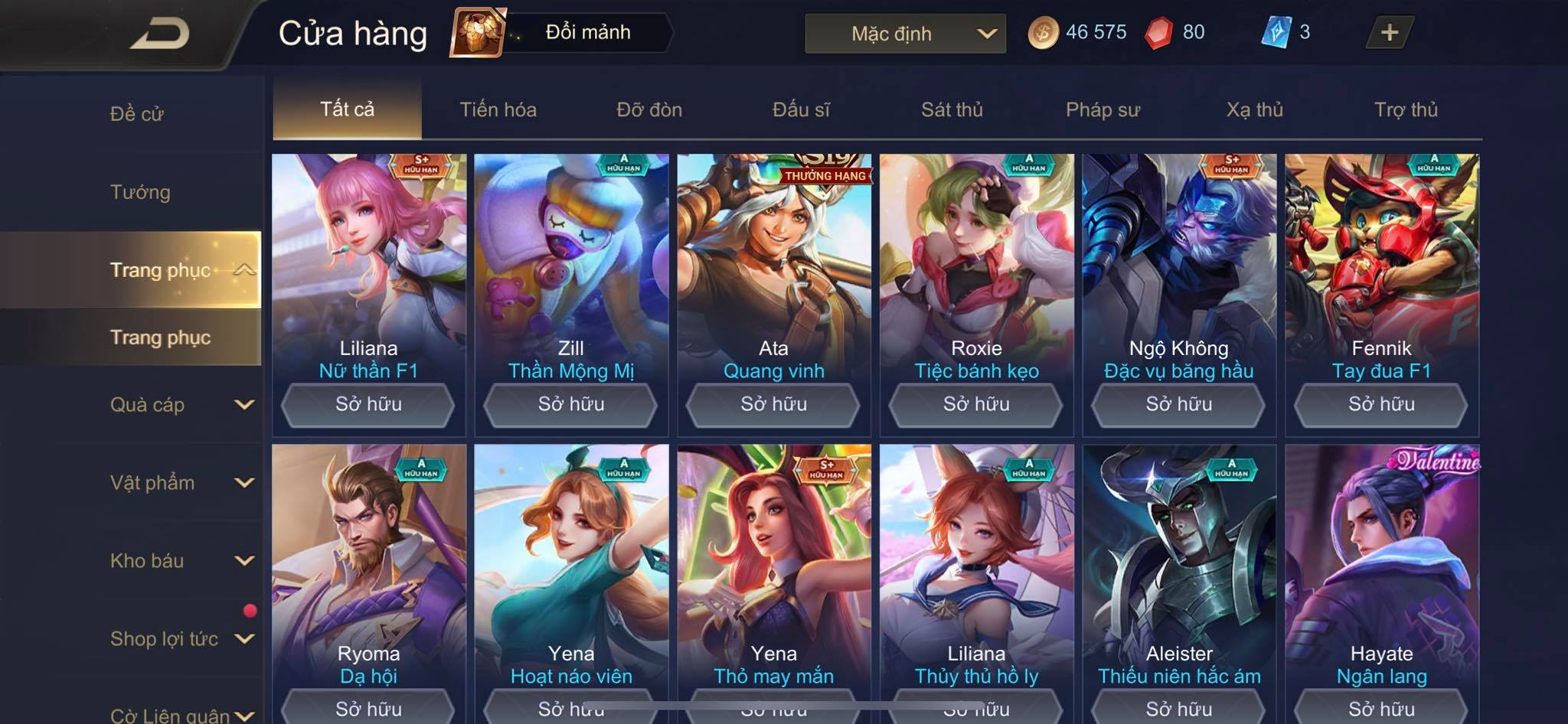View the Trợ thủ tab
This screenshot has width=1568, height=724.
[x=1406, y=109]
